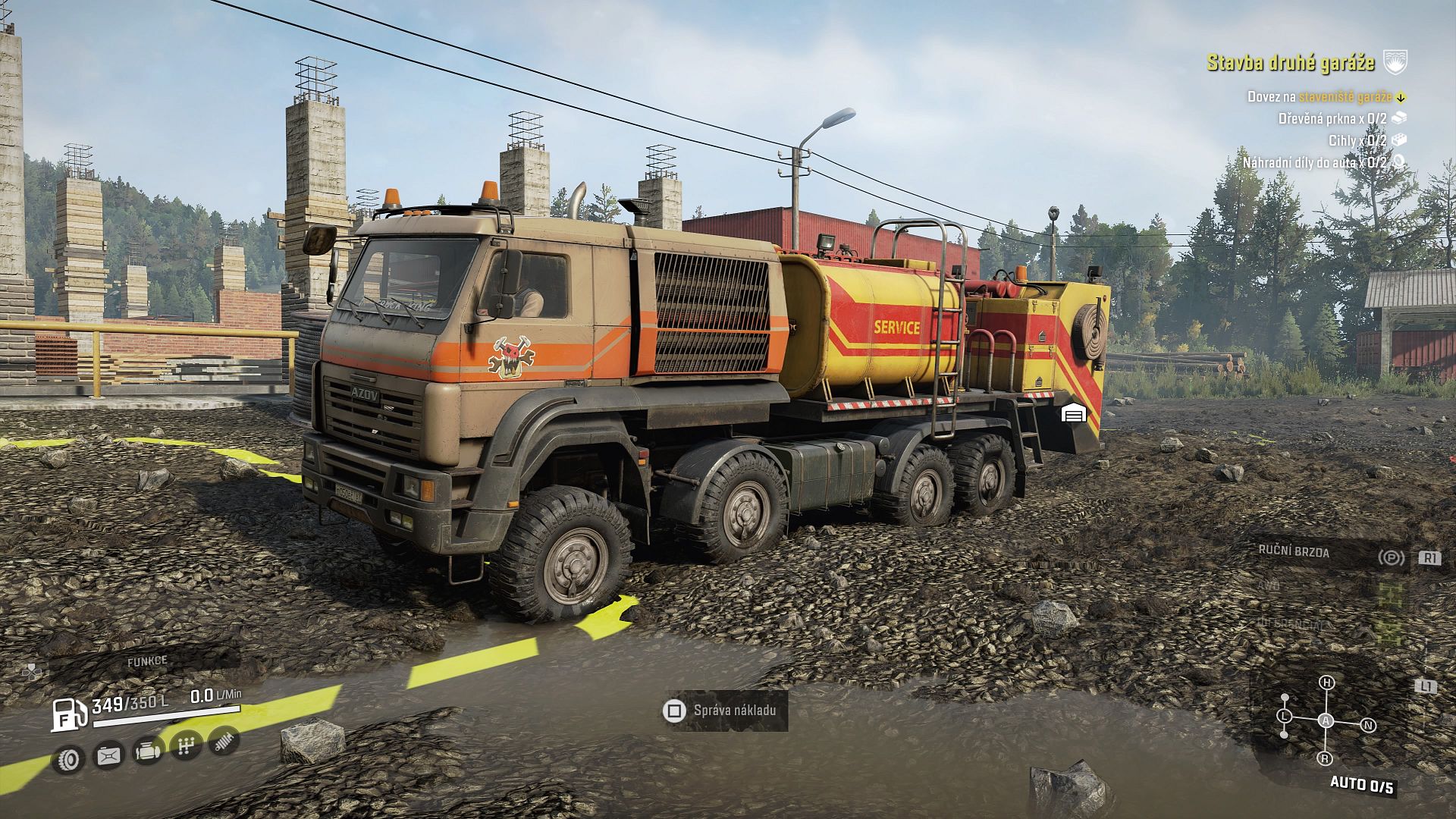
Task: Toggle the Ruční brzda handbrake
Action: pos(1294,552)
